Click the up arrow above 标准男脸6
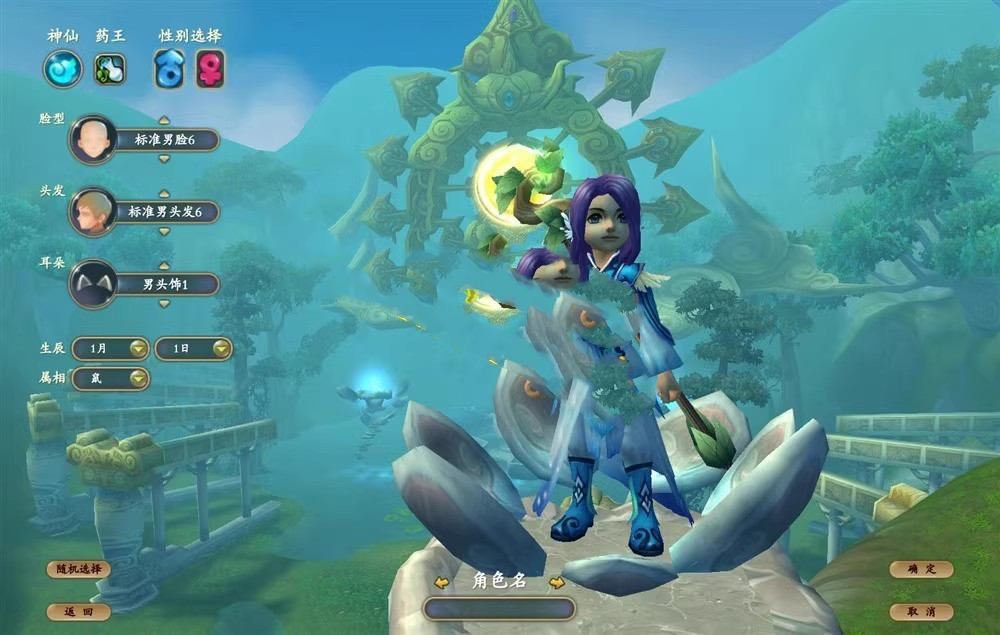This screenshot has height=635, width=1000. tap(164, 120)
